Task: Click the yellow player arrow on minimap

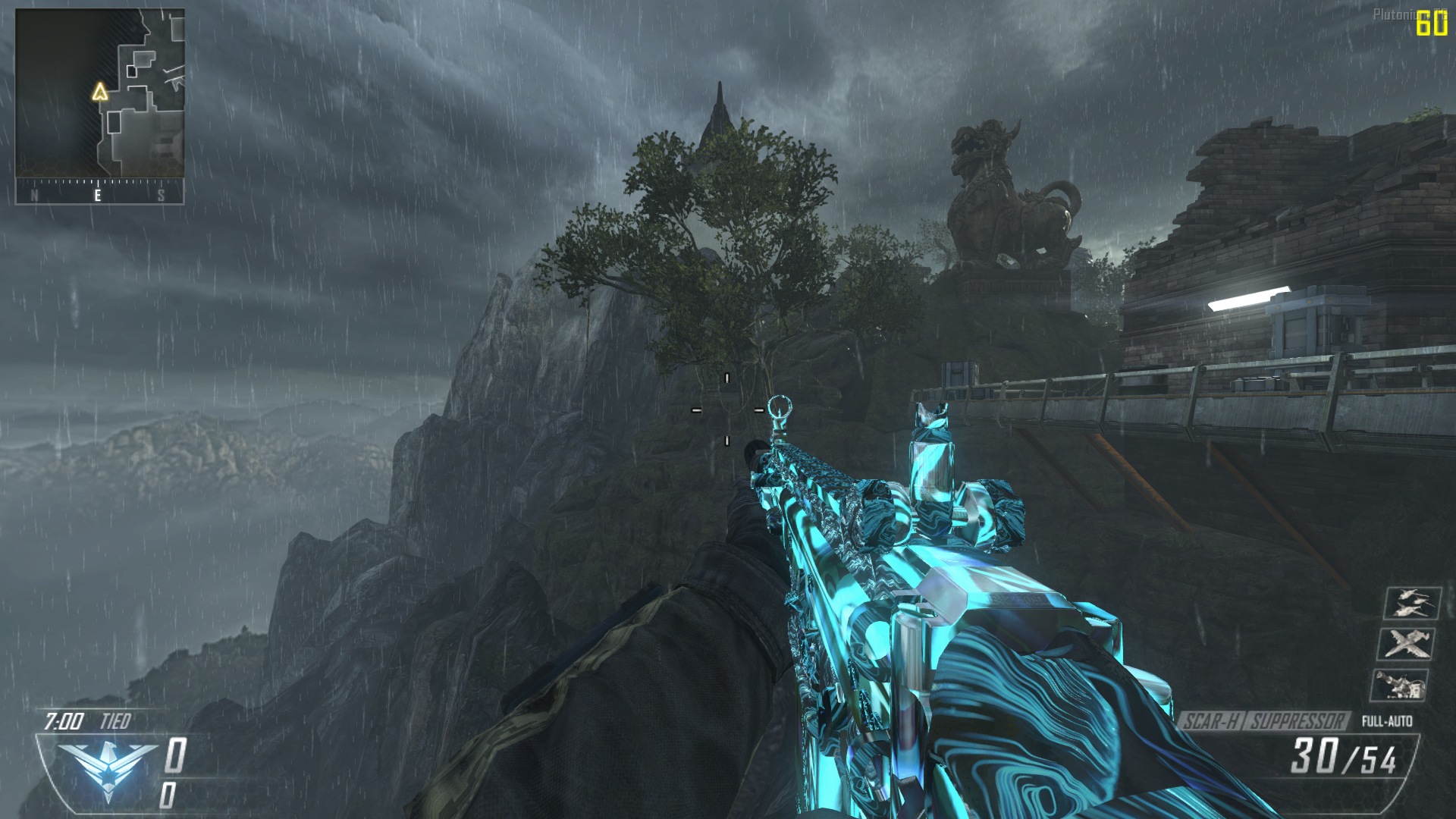Action: (99, 93)
